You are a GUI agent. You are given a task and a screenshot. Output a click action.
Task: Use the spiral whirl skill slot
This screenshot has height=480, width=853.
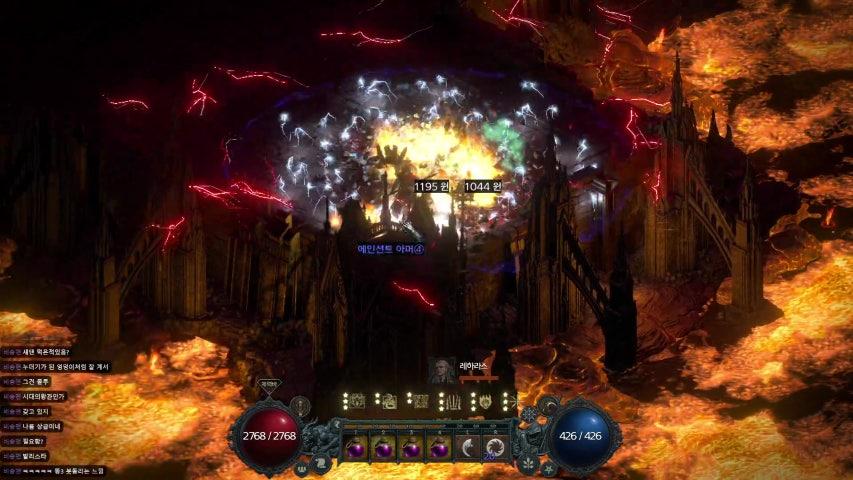click(493, 446)
